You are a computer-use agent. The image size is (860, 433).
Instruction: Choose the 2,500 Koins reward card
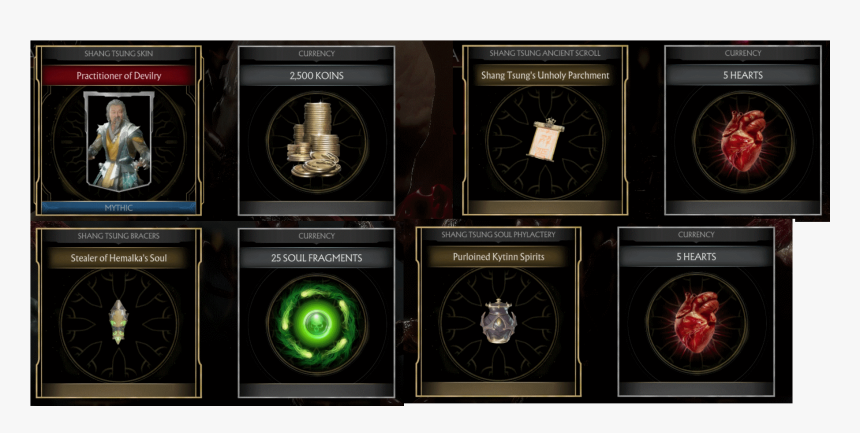click(316, 130)
